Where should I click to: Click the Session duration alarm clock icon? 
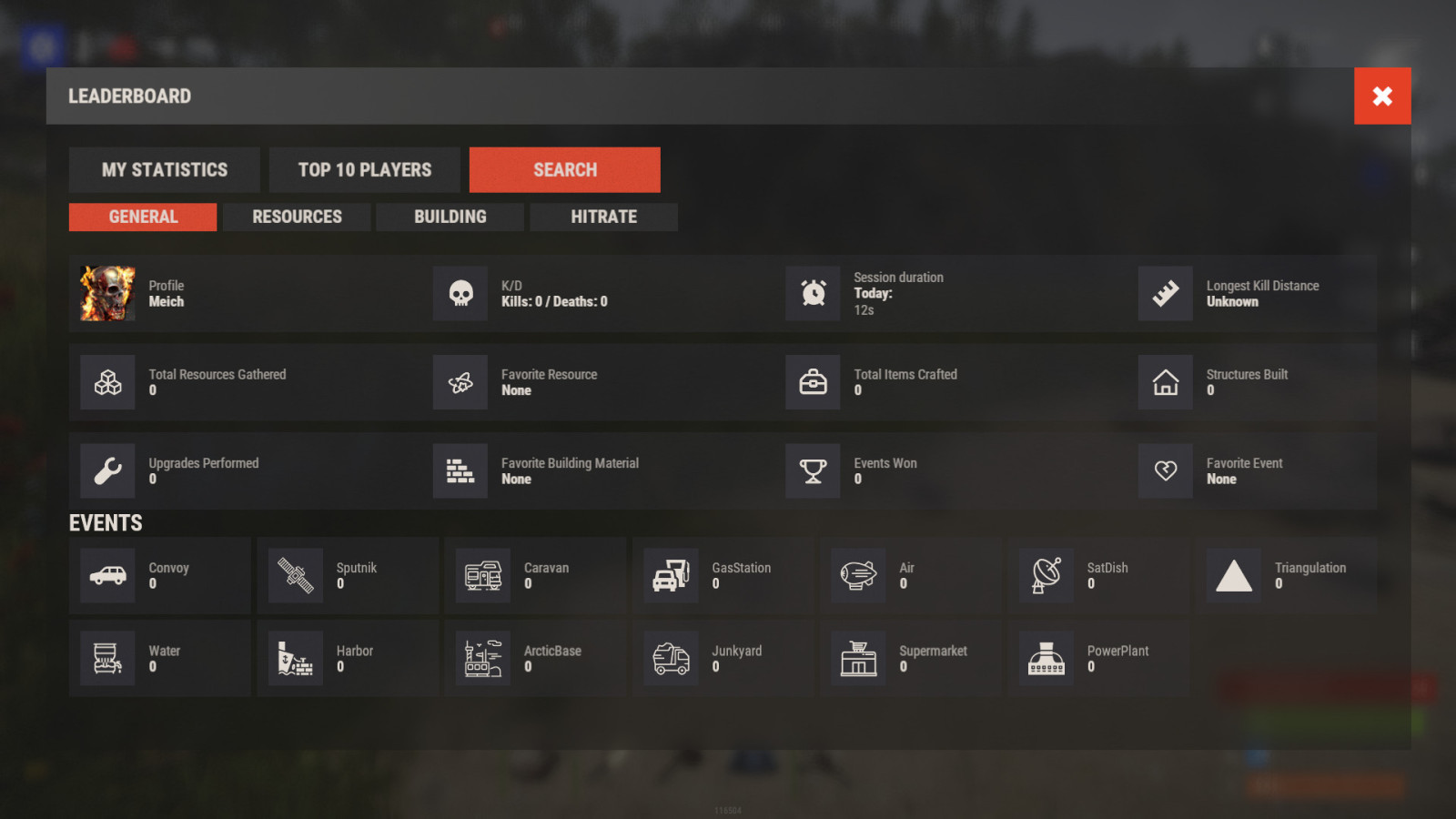pyautogui.click(x=813, y=293)
